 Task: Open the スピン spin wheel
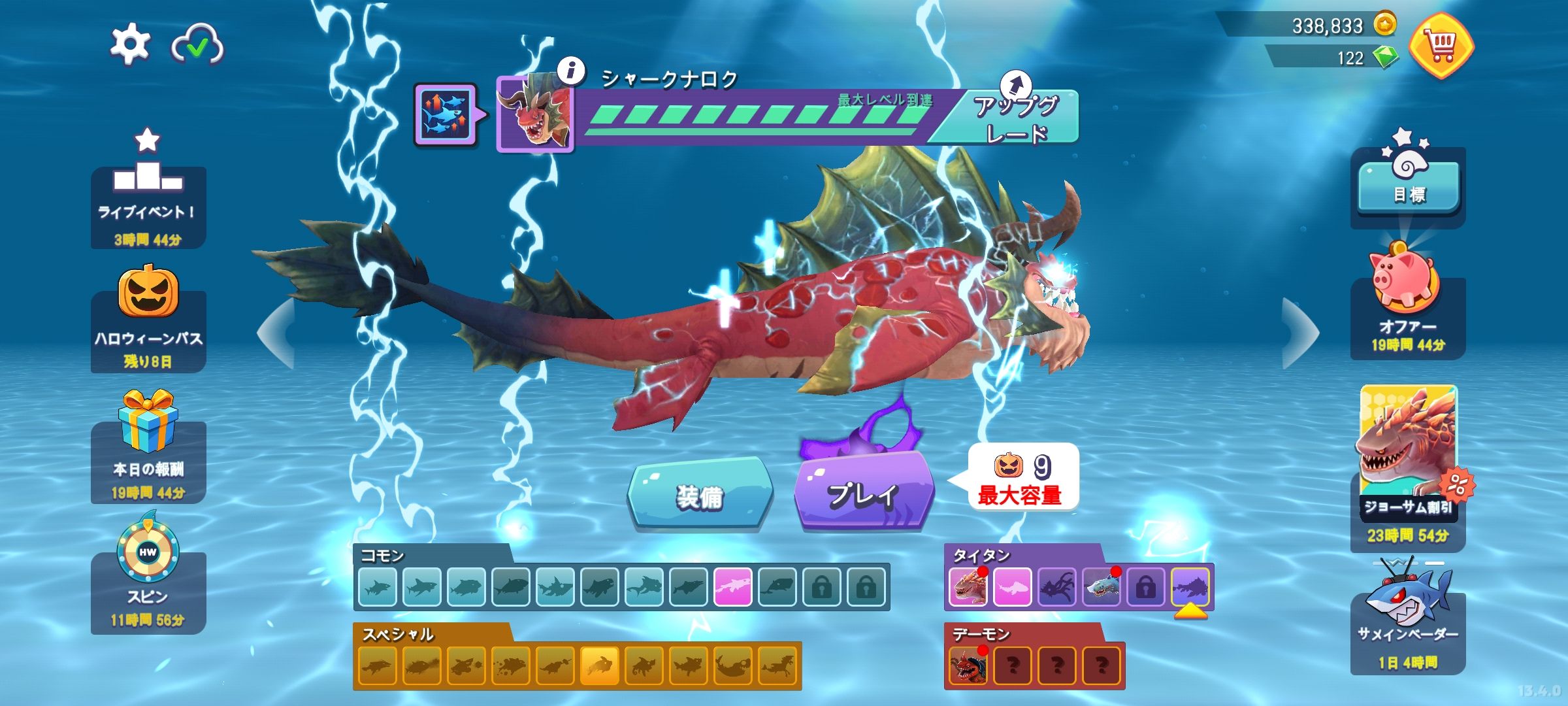tap(148, 575)
